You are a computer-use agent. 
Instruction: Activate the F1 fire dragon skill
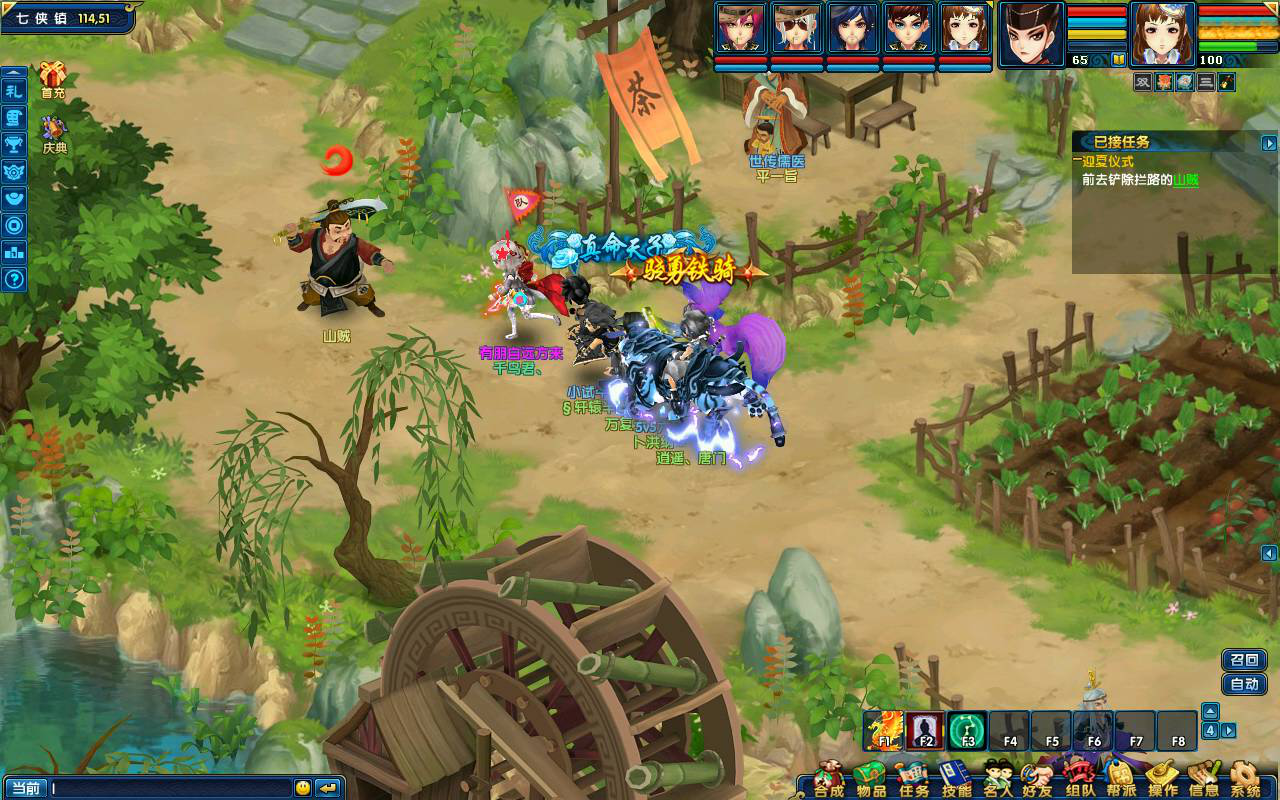point(884,731)
